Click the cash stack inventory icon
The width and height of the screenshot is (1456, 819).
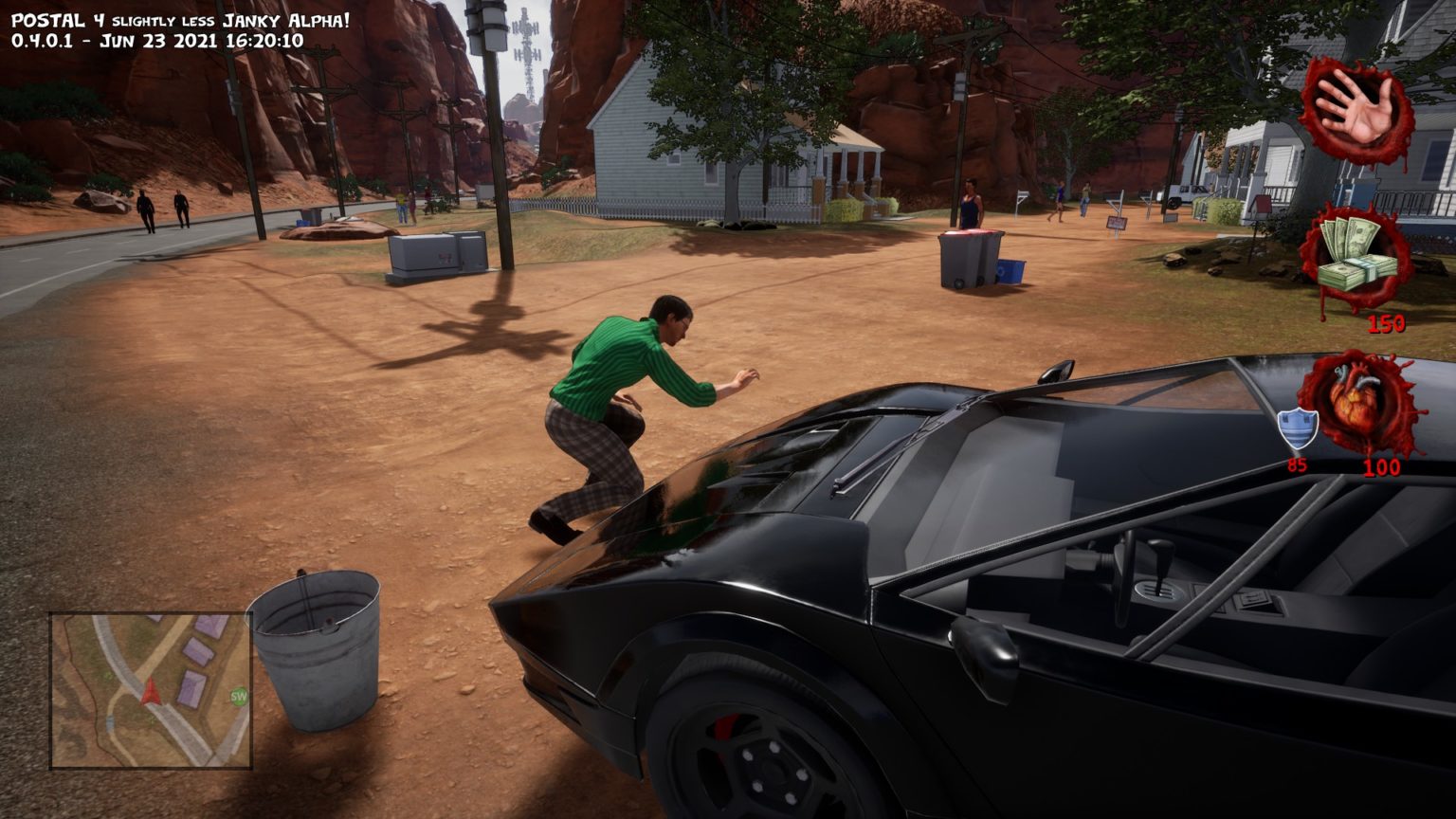click(1356, 258)
